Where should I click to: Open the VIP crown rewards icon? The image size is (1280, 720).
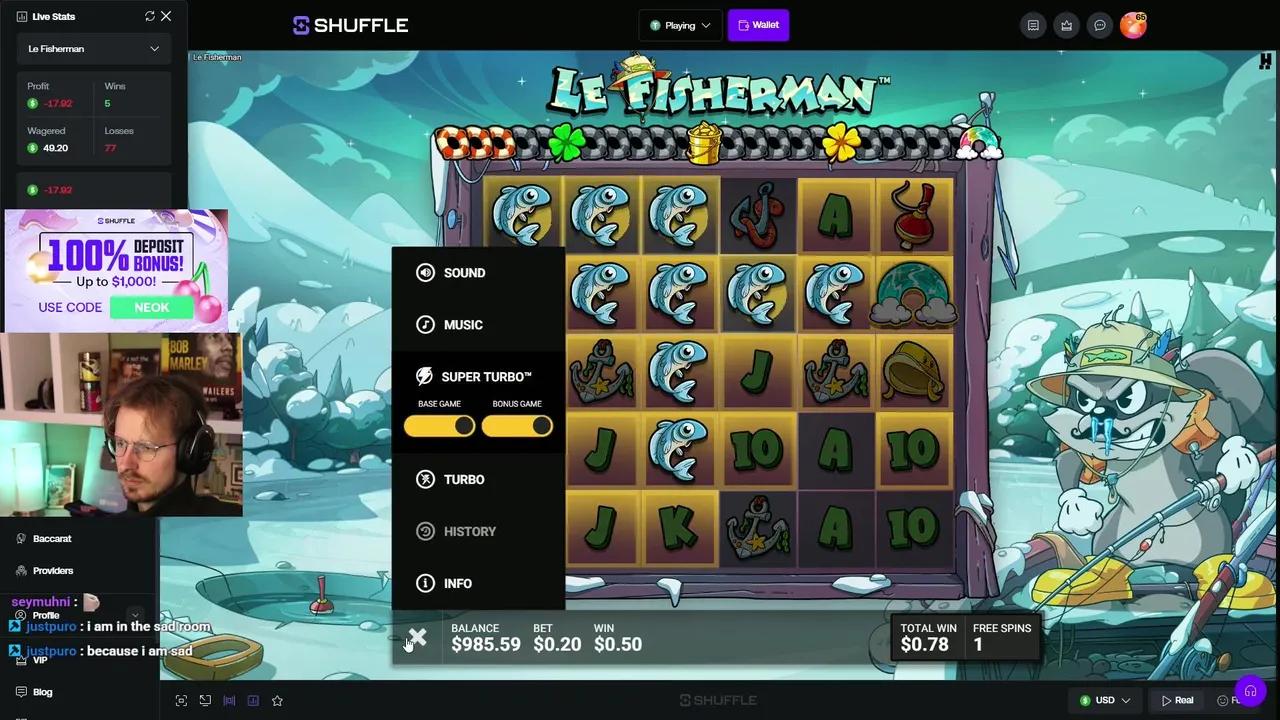tap(1067, 25)
